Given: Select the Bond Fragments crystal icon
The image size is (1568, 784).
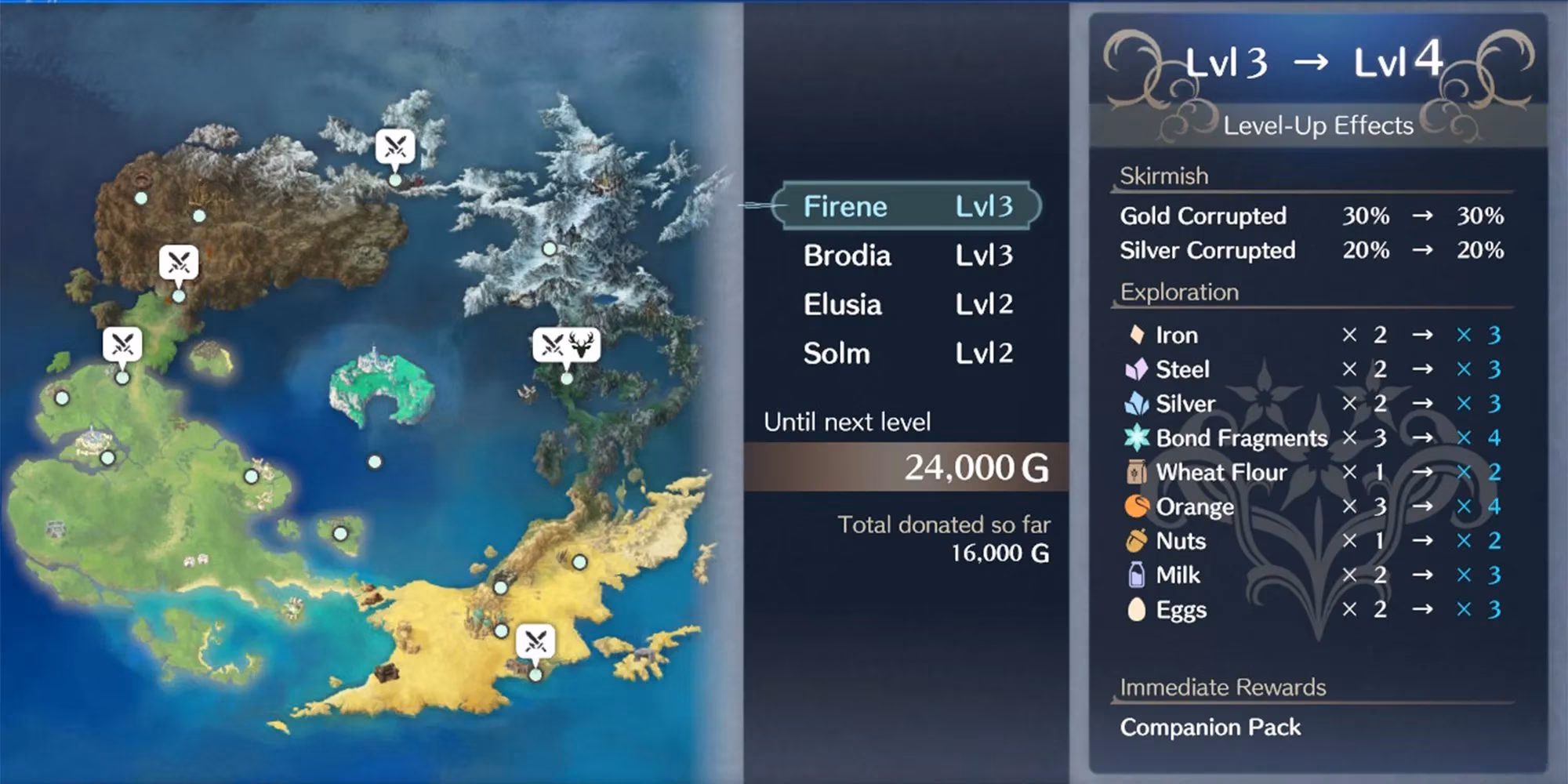Looking at the screenshot, I should [x=1136, y=437].
